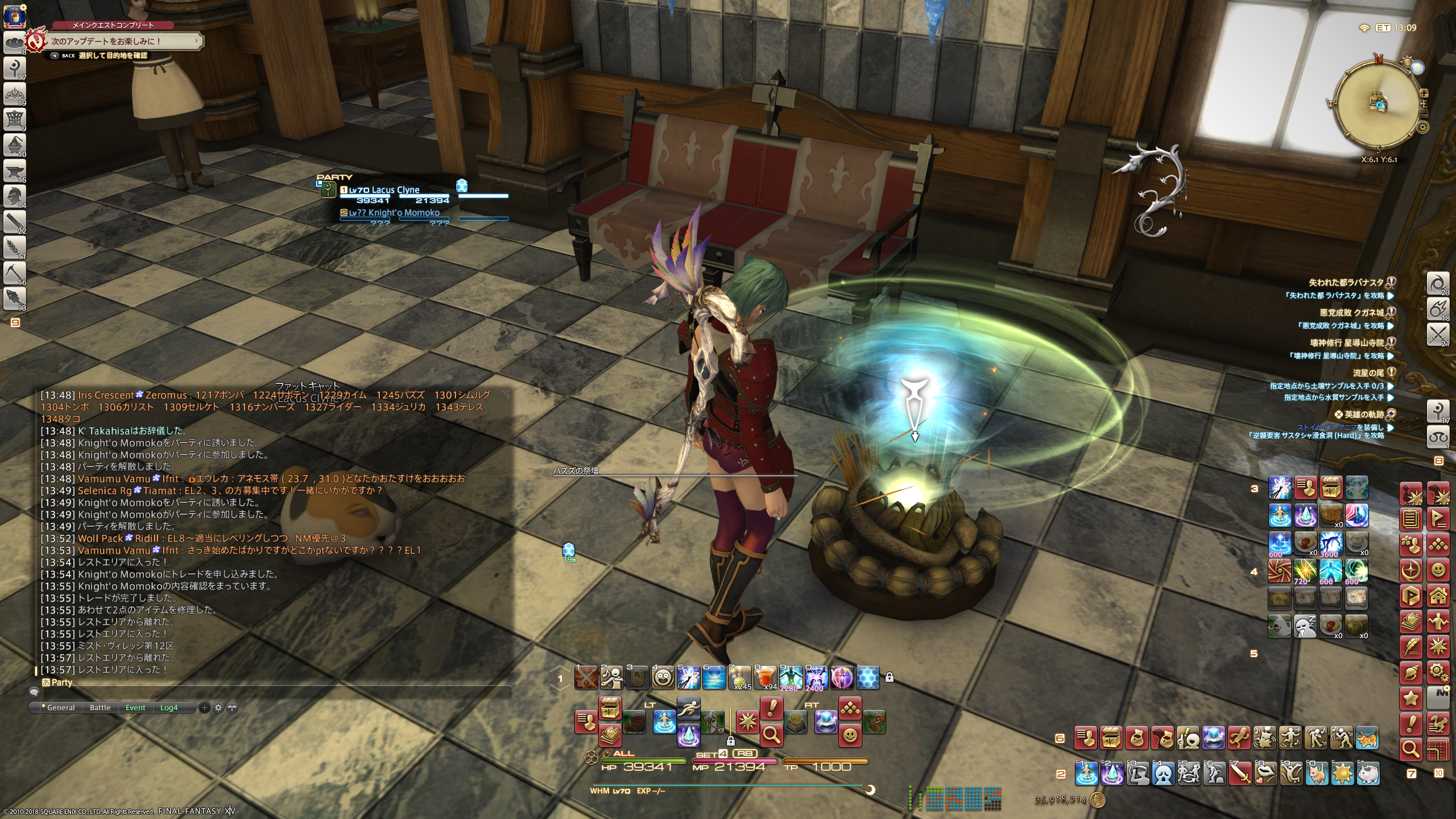This screenshot has width=1456, height=819.
Task: Use the orange tea glass item x94
Action: (x=765, y=677)
